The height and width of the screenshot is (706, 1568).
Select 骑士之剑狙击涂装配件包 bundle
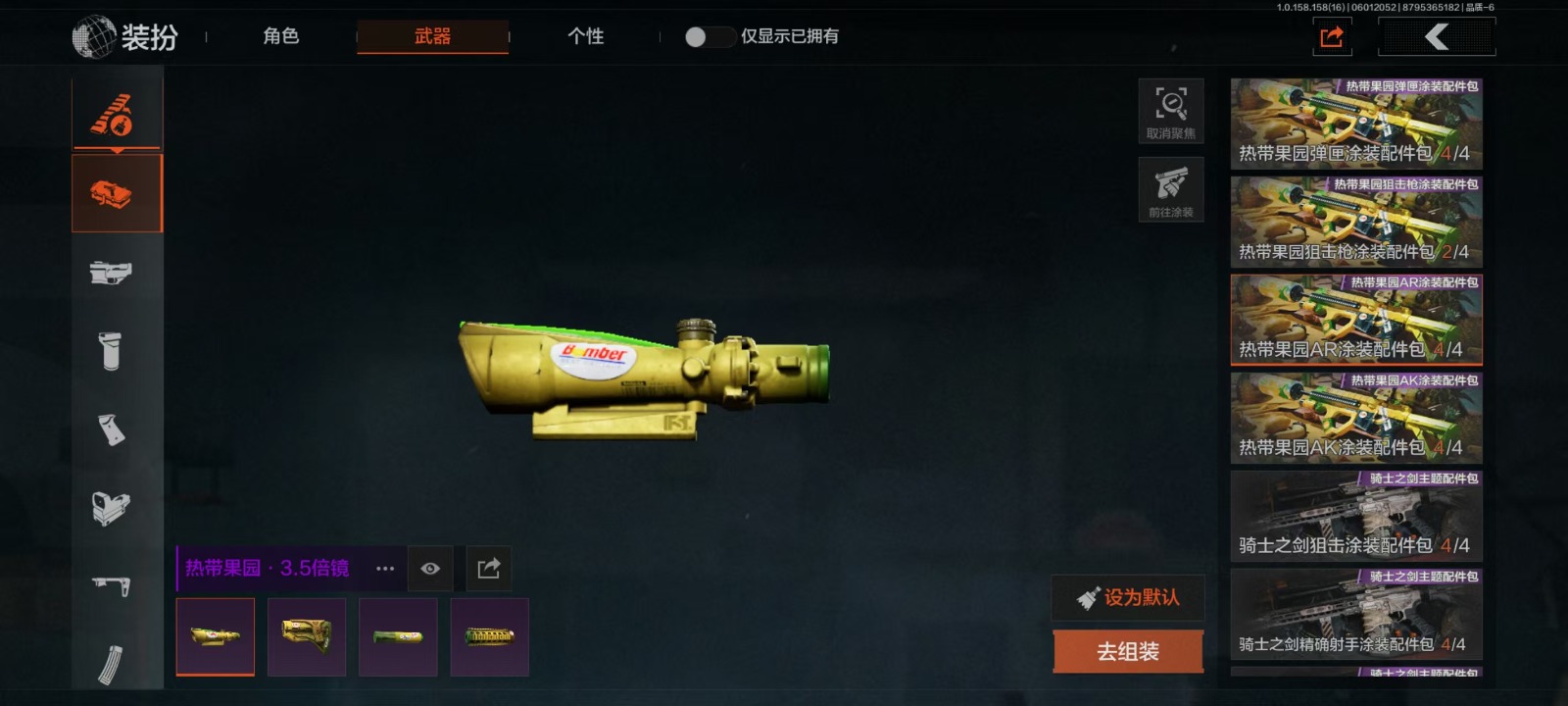(1356, 517)
